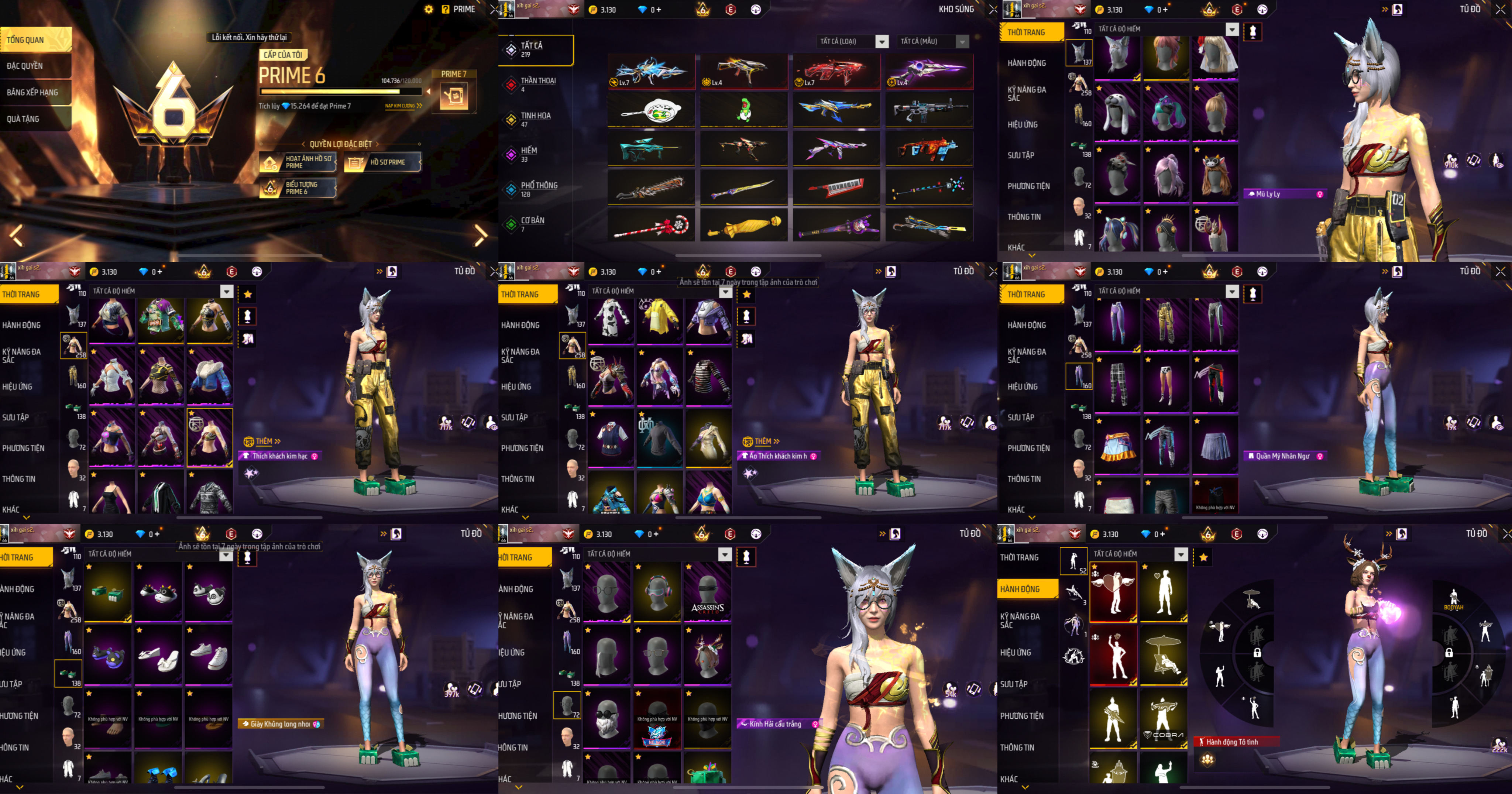Viewport: 1512px width, 794px height.
Task: Open the Prime 7 reward box
Action: 454,96
